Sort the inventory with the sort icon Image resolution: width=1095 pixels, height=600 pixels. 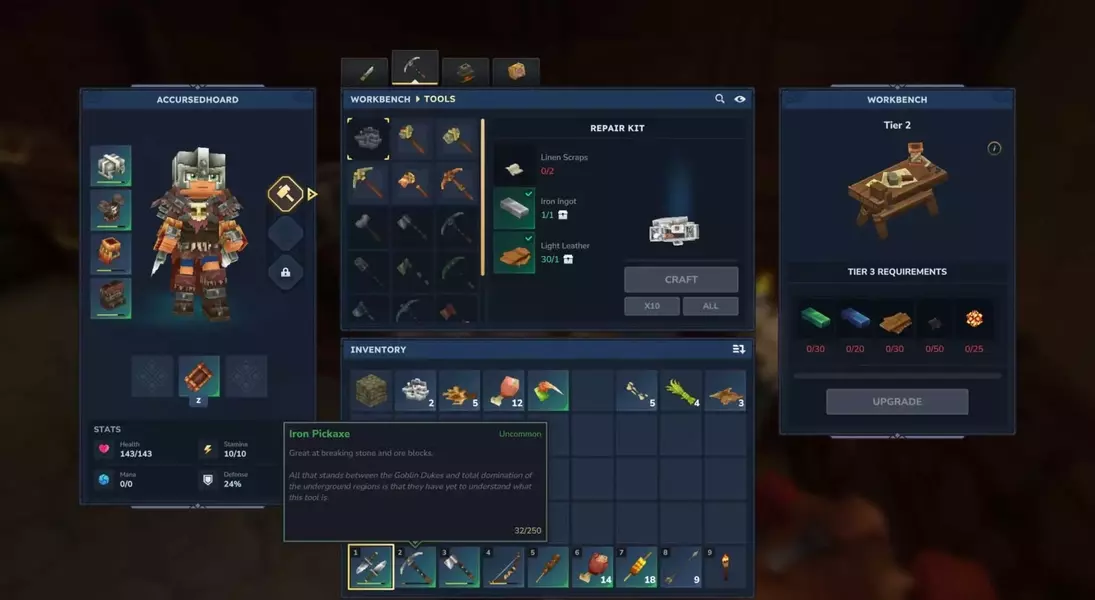point(739,349)
